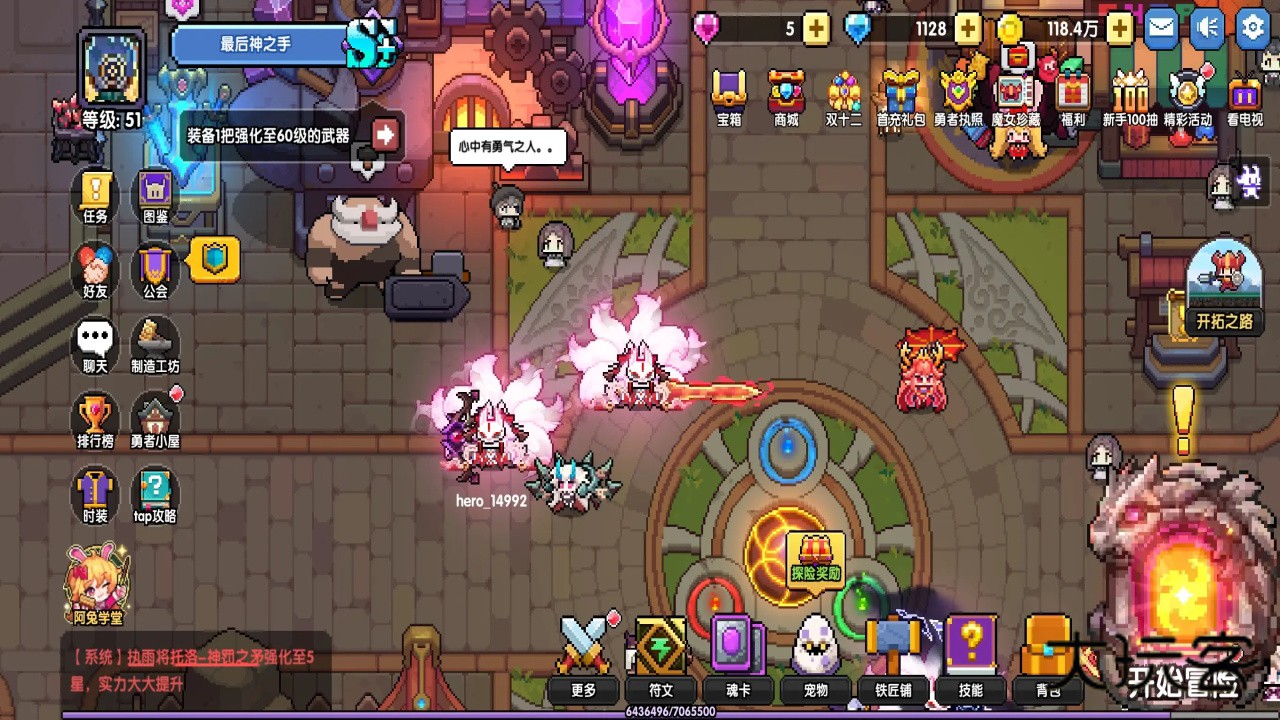The width and height of the screenshot is (1280, 720).
Task: Open the gear settings button
Action: (x=1253, y=28)
